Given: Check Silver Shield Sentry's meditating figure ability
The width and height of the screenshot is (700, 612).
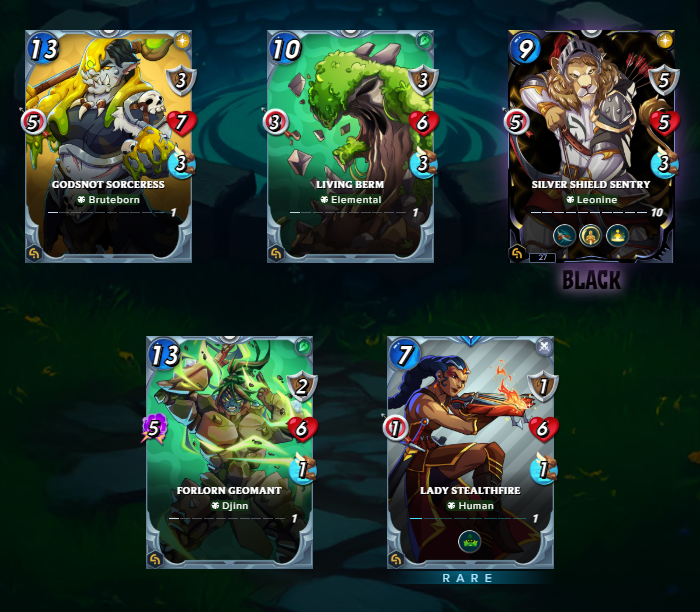Looking at the screenshot, I should coord(619,236).
